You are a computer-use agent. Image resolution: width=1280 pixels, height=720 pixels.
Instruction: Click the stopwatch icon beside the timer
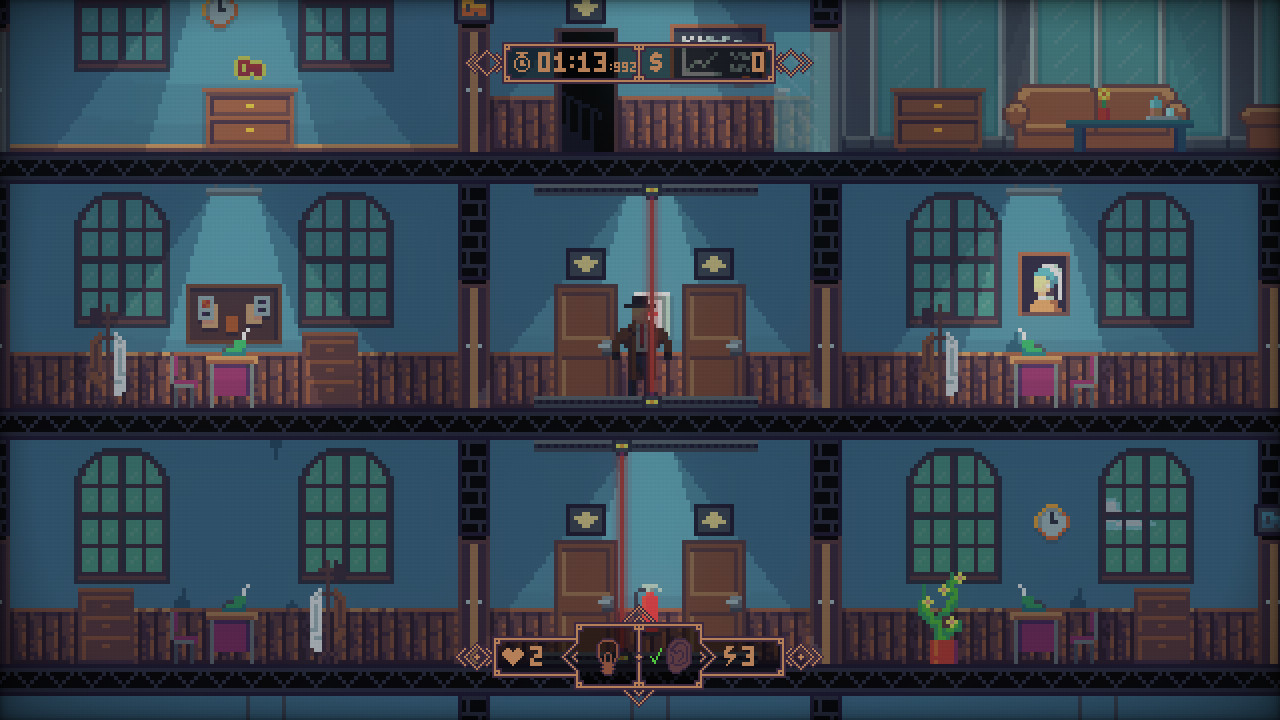[522, 62]
